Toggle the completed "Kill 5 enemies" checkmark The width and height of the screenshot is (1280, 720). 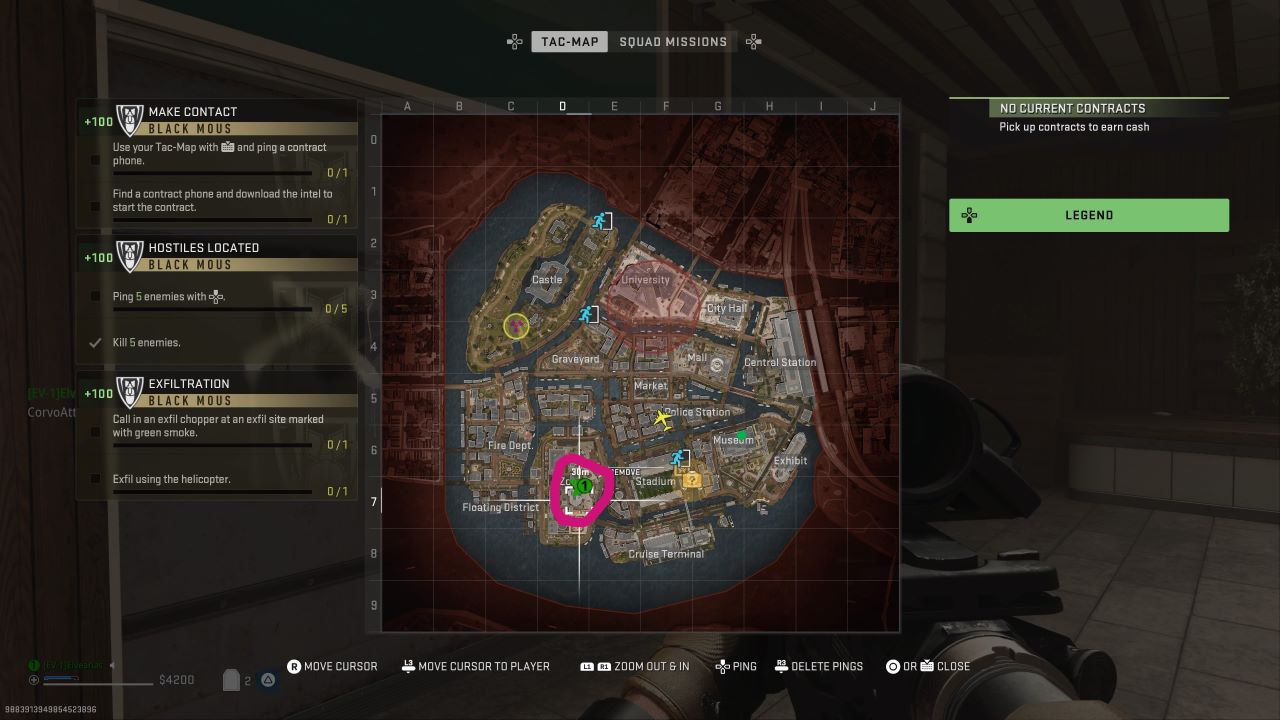tap(96, 342)
